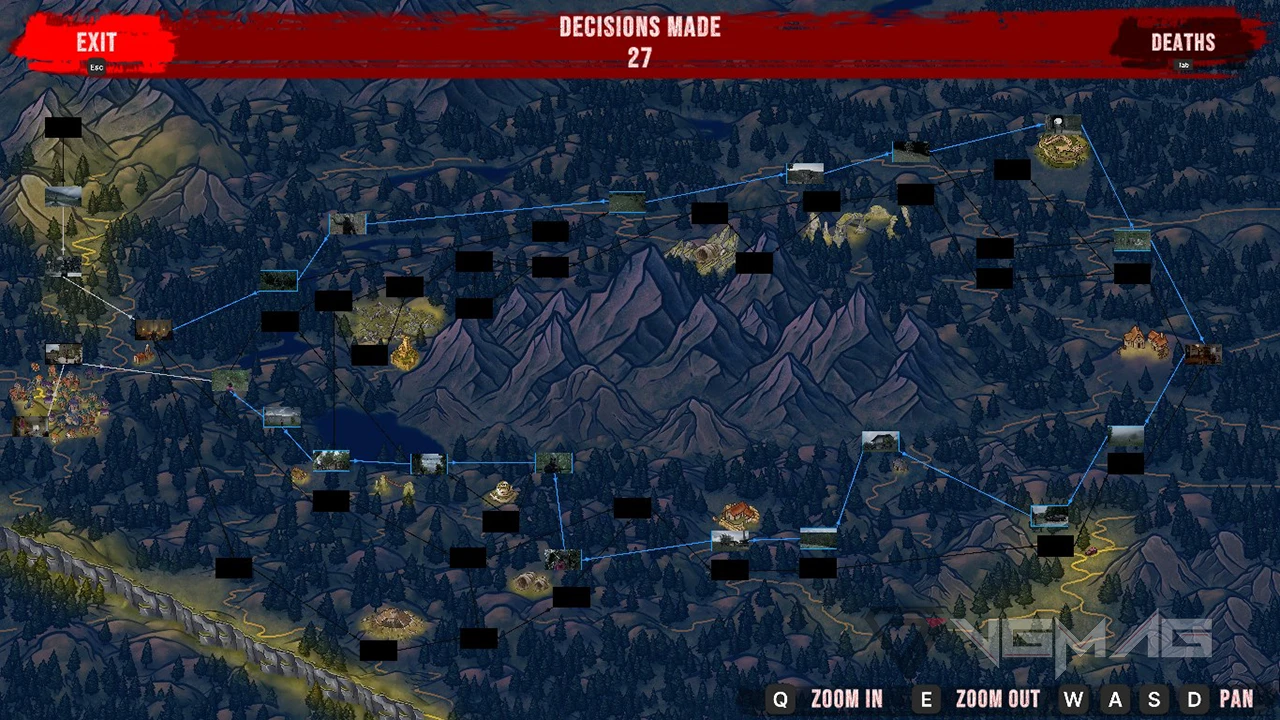Open the mountain-top scene thumbnail above the yellow trail
The width and height of the screenshot is (1280, 720).
[63, 195]
